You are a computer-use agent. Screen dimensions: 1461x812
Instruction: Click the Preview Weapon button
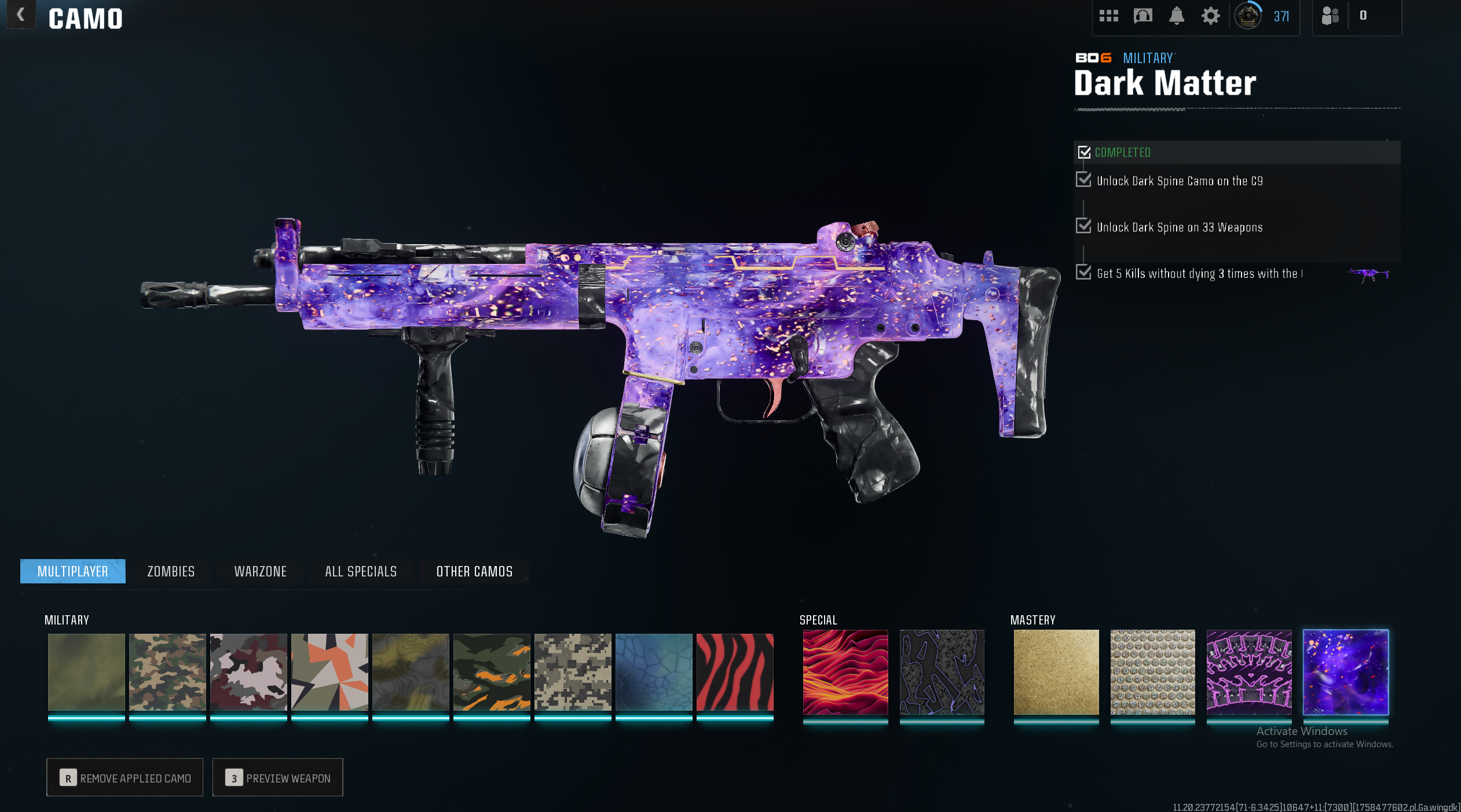coord(278,777)
